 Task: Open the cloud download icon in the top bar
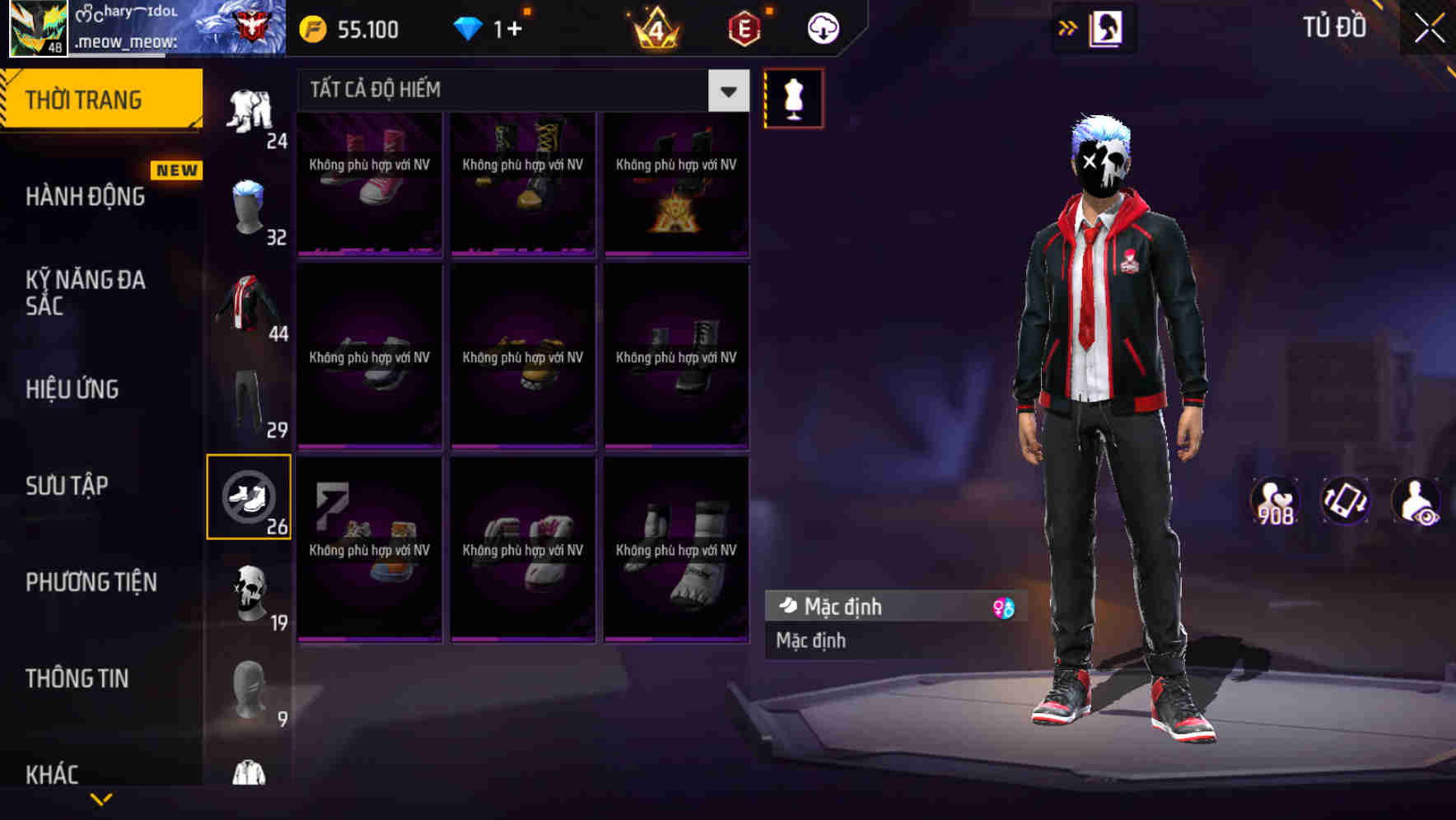(823, 27)
